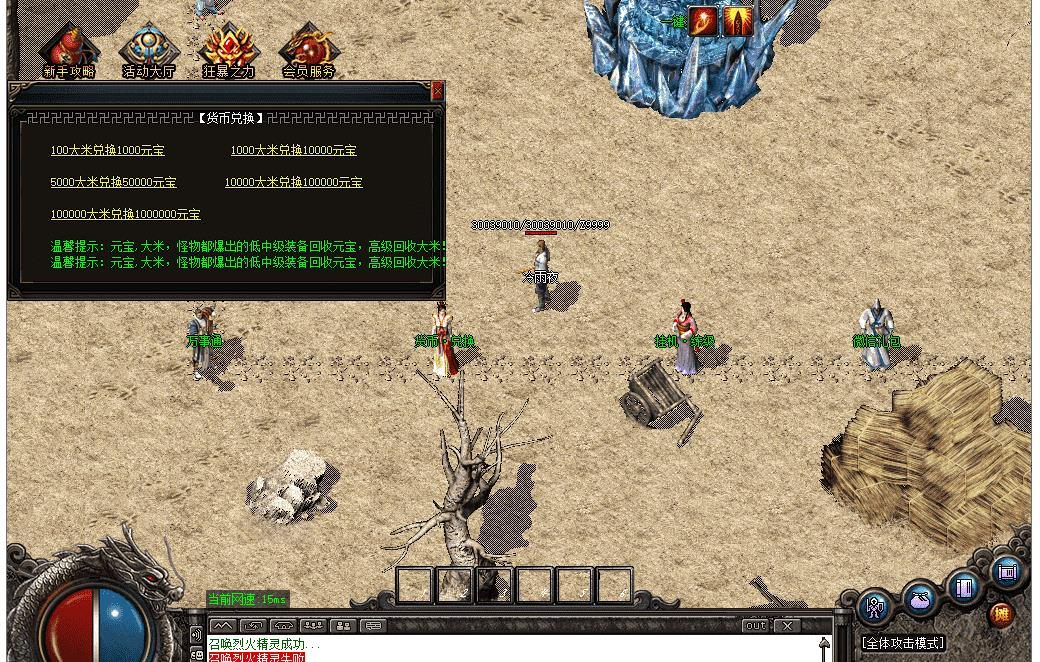Click the chat bar OUT button
The height and width of the screenshot is (662, 1040).
(755, 626)
